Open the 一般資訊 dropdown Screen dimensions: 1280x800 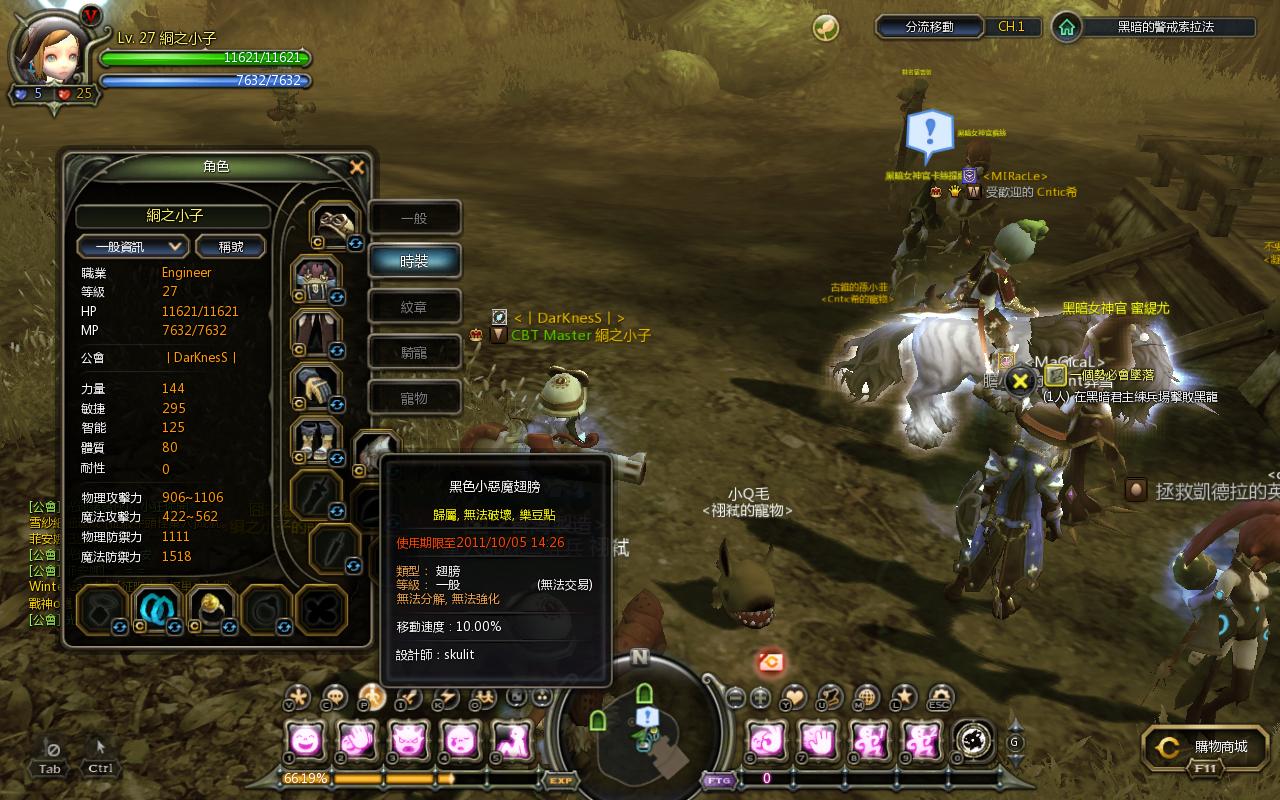[133, 246]
